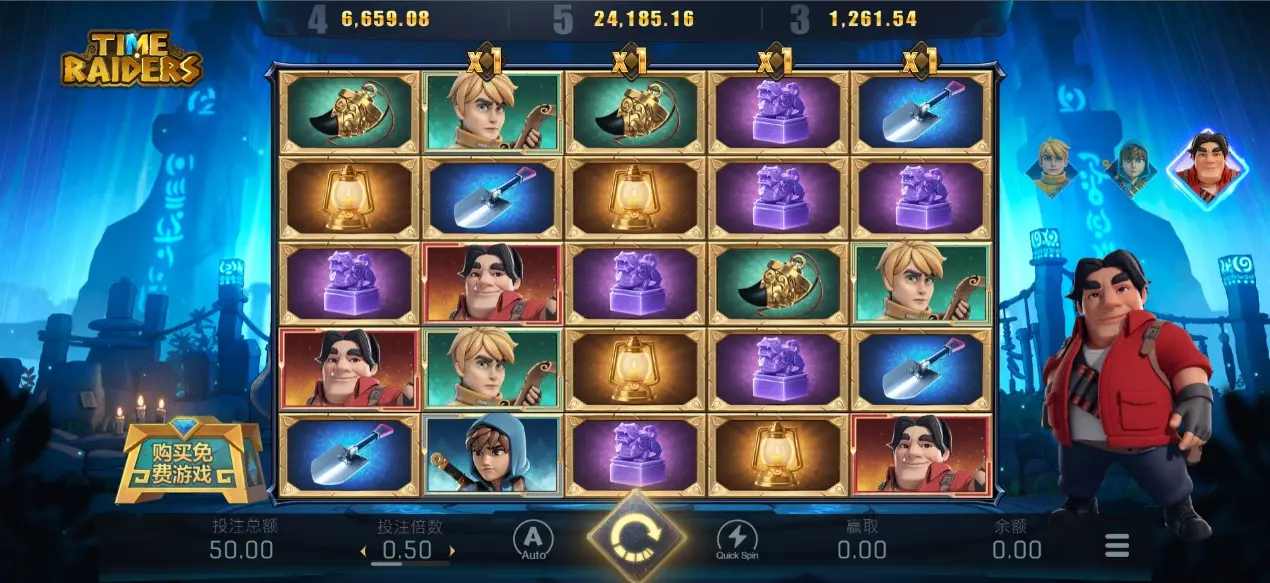The width and height of the screenshot is (1270, 583).
Task: Increase the bet multiplier with right arrow
Action: click(452, 551)
